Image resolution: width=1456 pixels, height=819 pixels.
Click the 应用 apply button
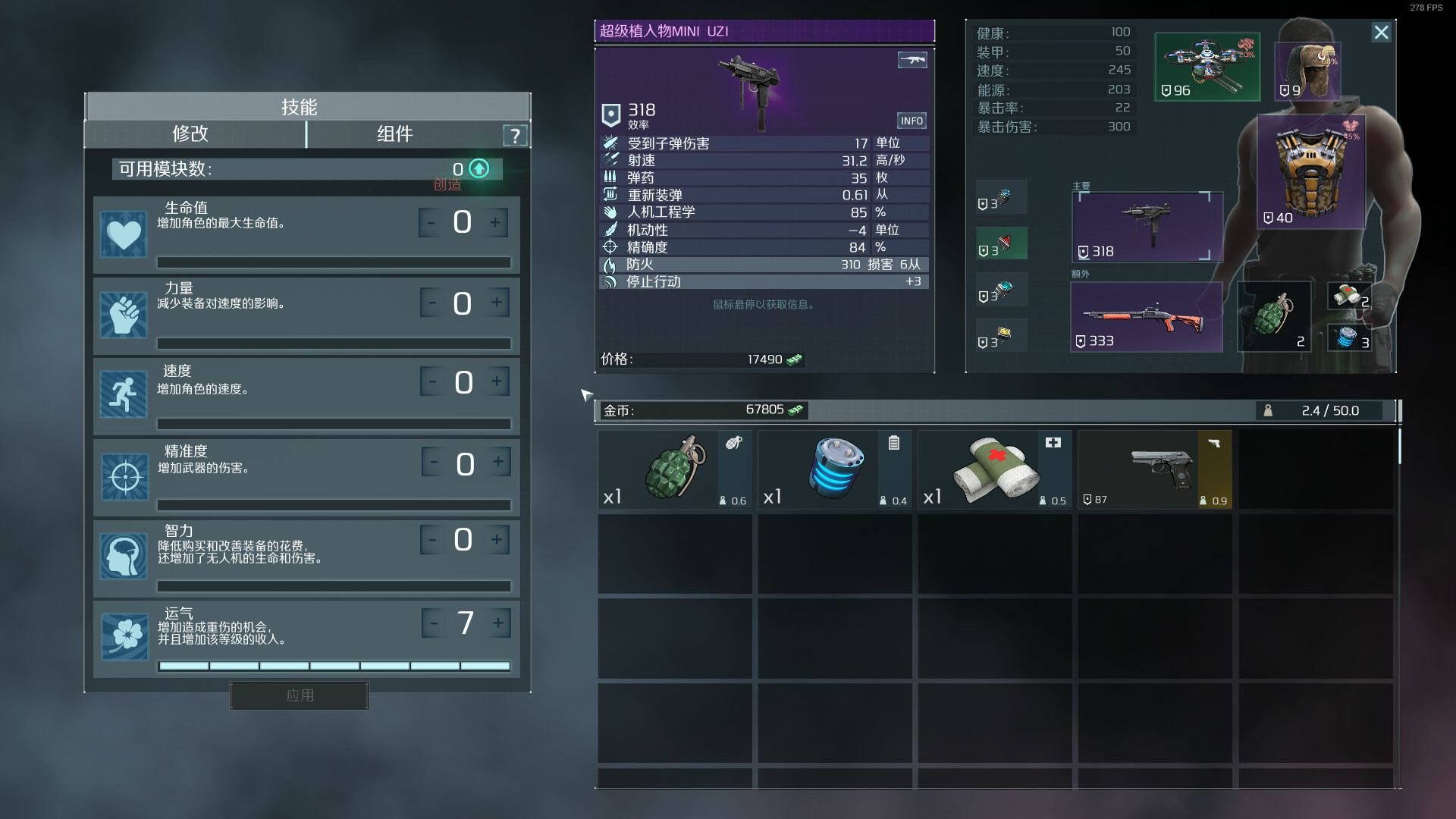point(300,695)
